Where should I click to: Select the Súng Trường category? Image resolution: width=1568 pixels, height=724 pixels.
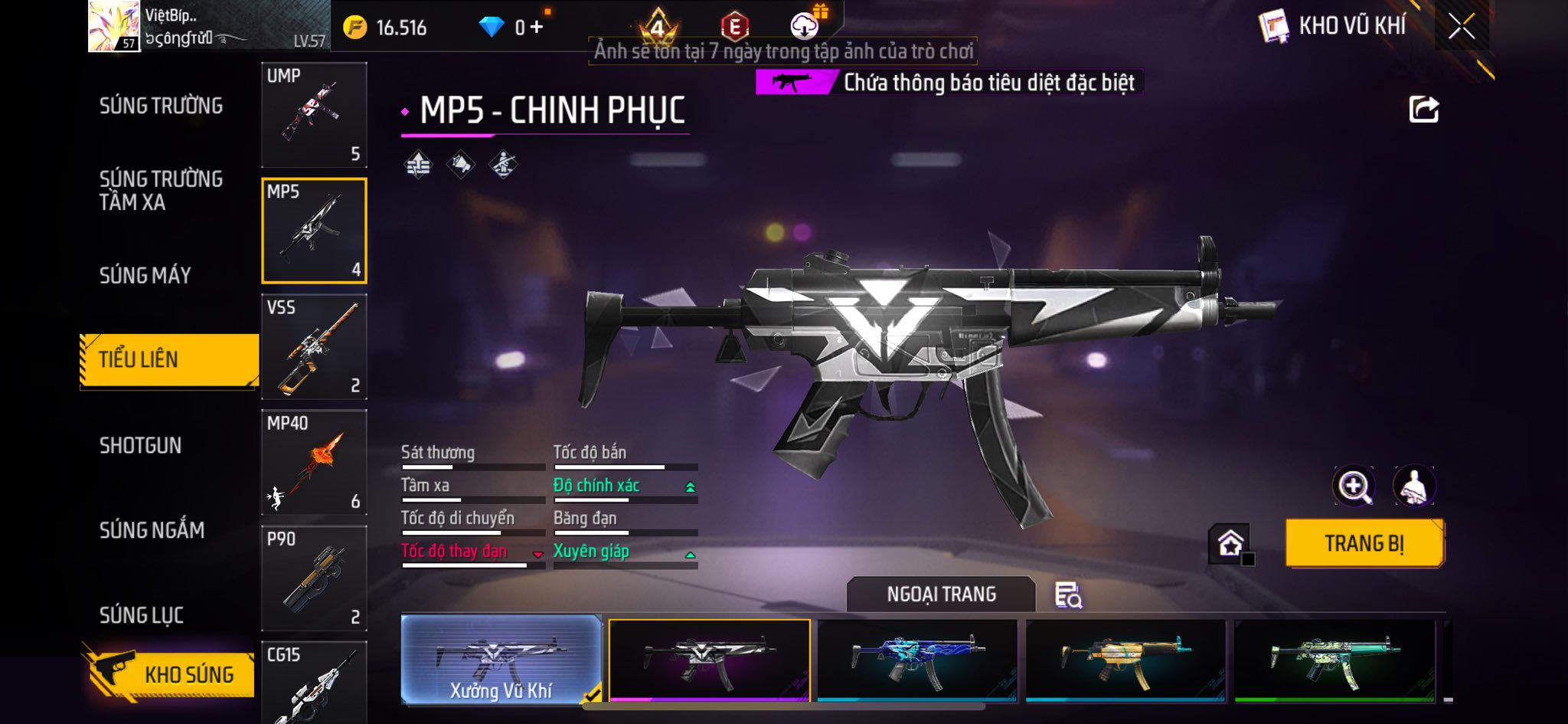[x=161, y=106]
